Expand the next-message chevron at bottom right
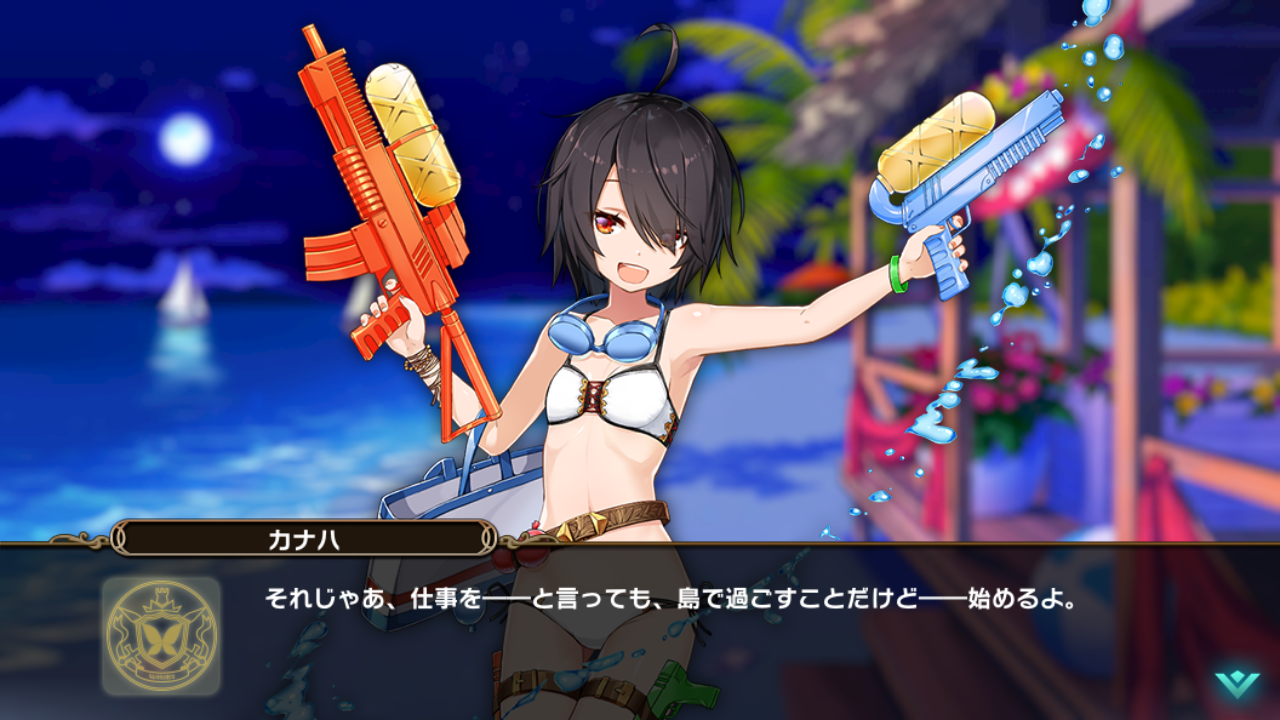Viewport: 1280px width, 720px height. click(1237, 686)
